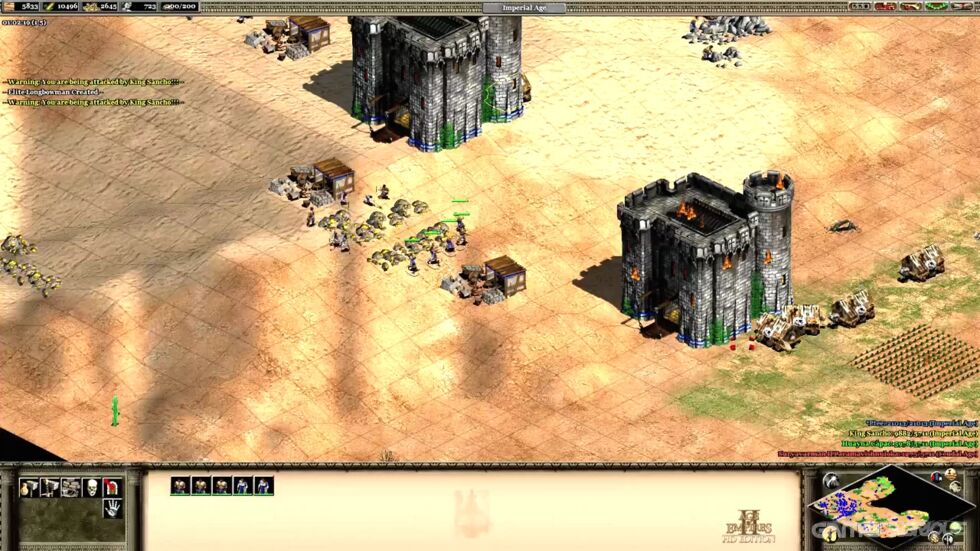Choose the stone wall repair icon
The width and height of the screenshot is (980, 551).
coord(71,487)
